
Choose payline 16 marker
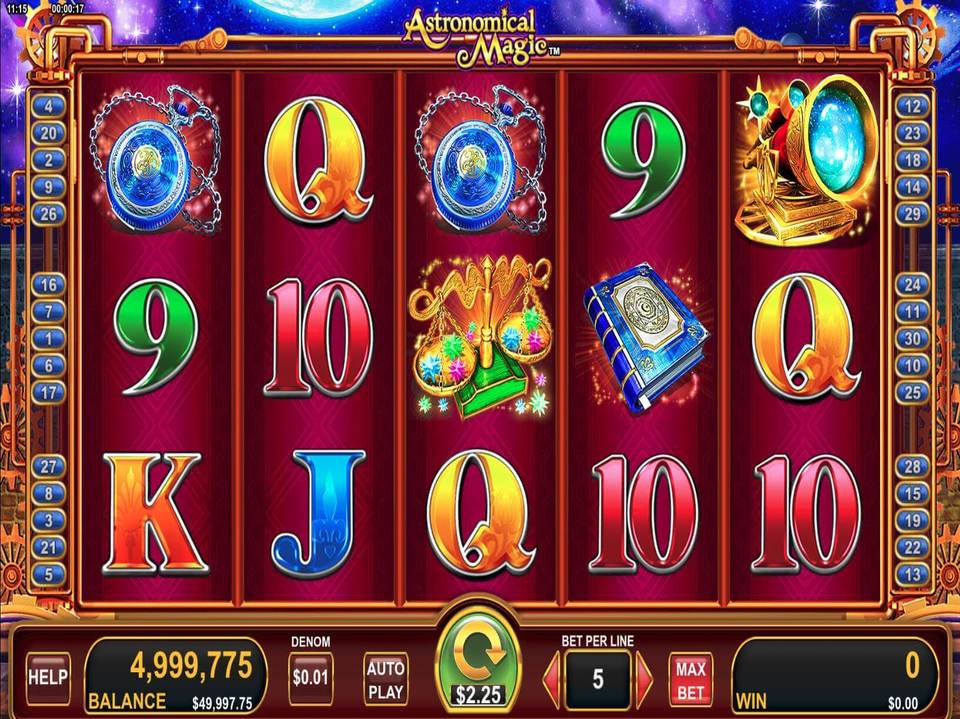click(48, 285)
